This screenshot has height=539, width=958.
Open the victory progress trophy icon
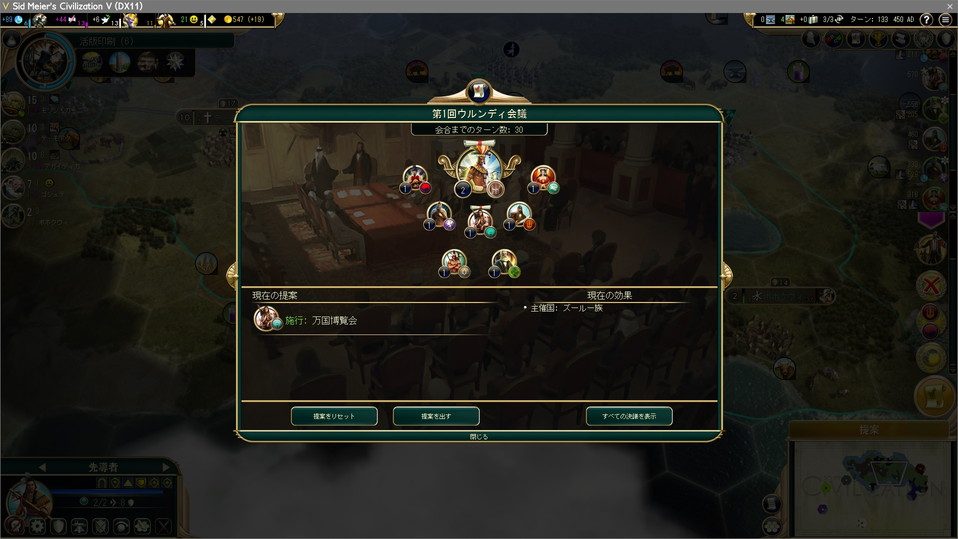pyautogui.click(x=876, y=39)
